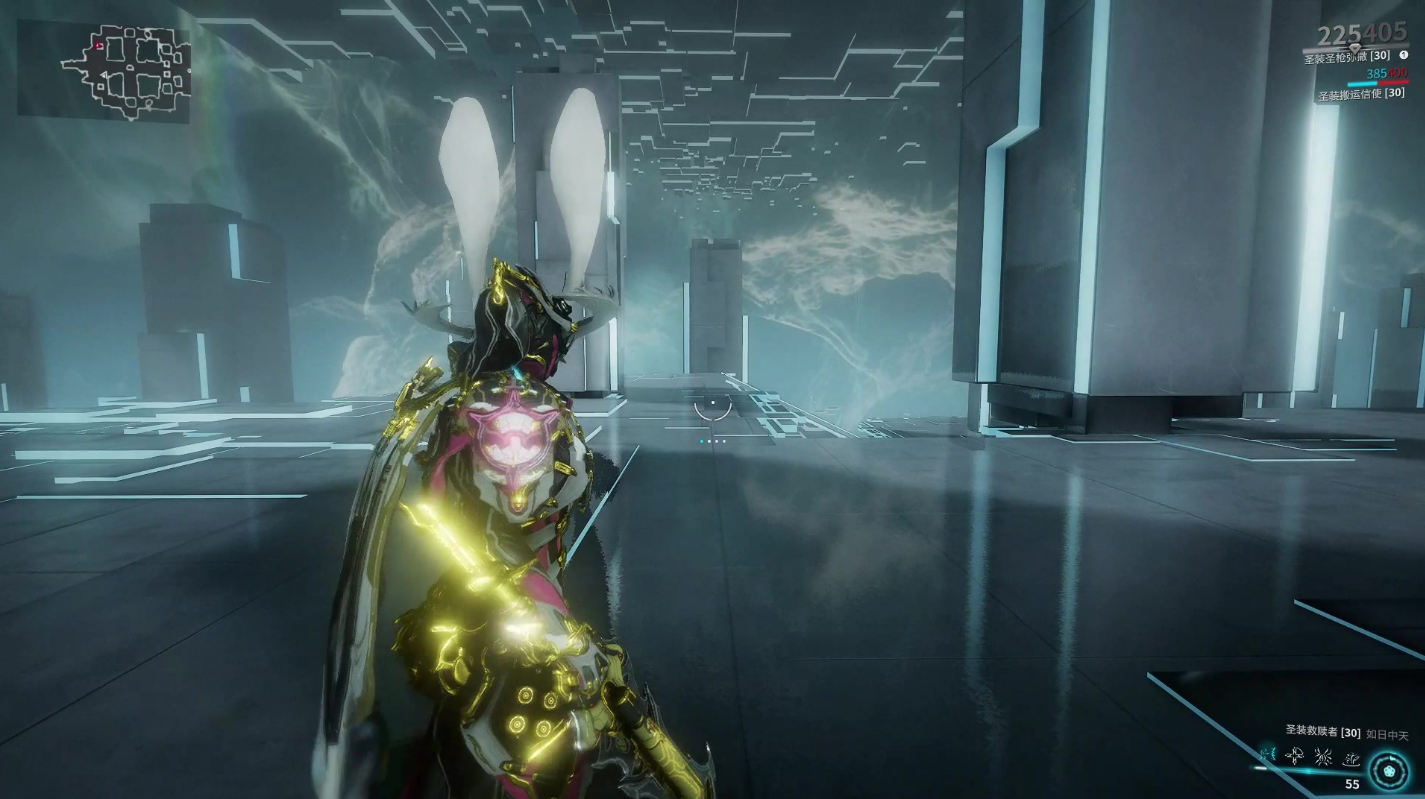The height and width of the screenshot is (799, 1425).
Task: Cast the fourth ability with the disc icon
Action: [1352, 759]
